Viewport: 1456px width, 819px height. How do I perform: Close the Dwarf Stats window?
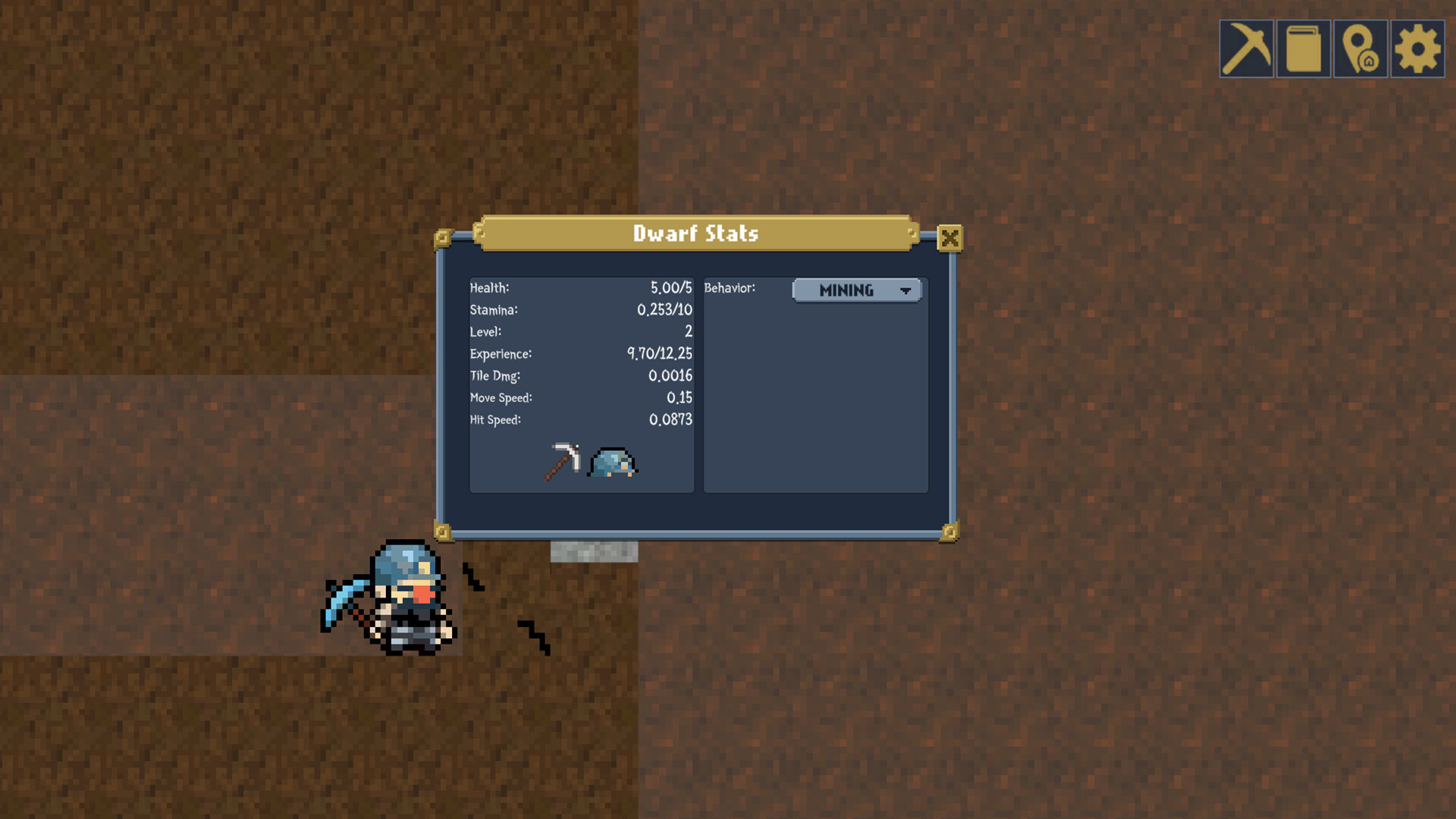[951, 237]
